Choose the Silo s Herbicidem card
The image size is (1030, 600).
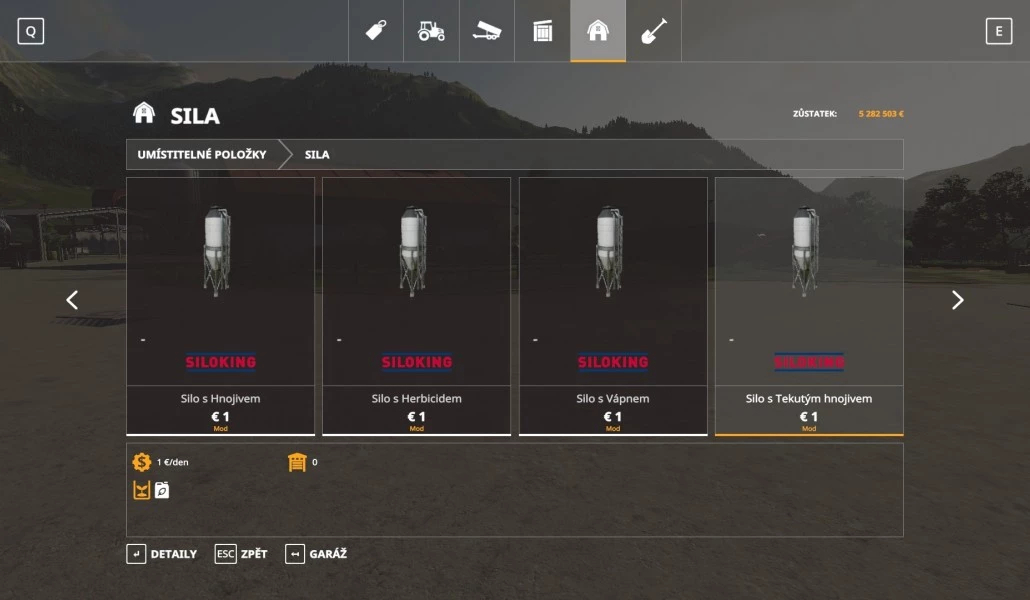click(x=416, y=306)
